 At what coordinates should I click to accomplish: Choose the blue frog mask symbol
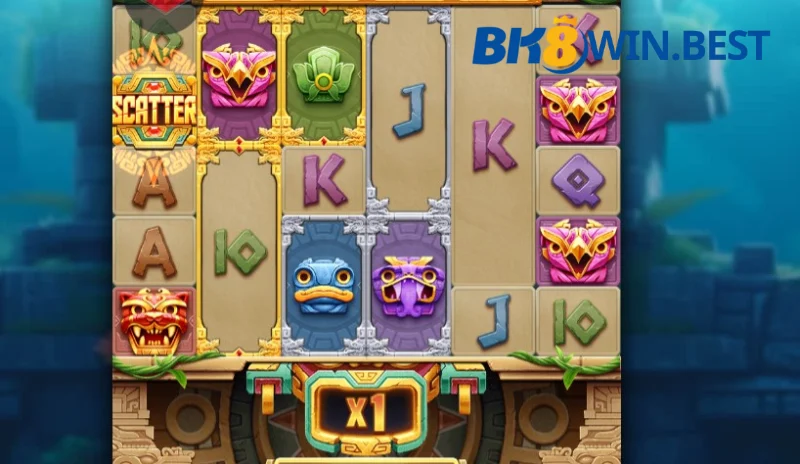323,286
